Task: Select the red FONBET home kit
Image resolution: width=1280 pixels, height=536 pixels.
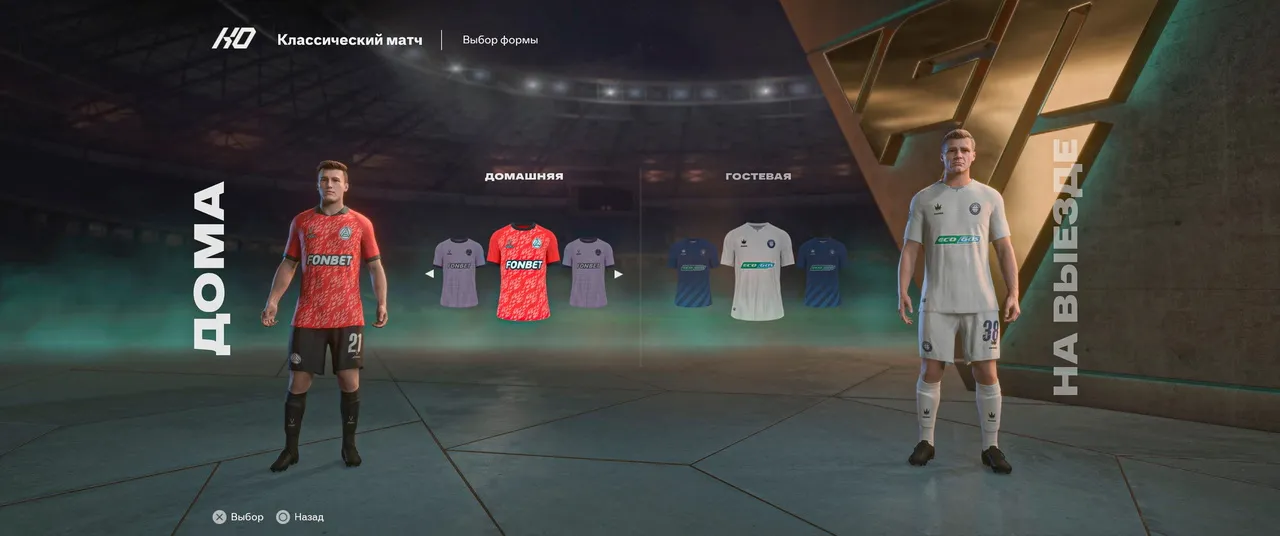Action: [523, 271]
